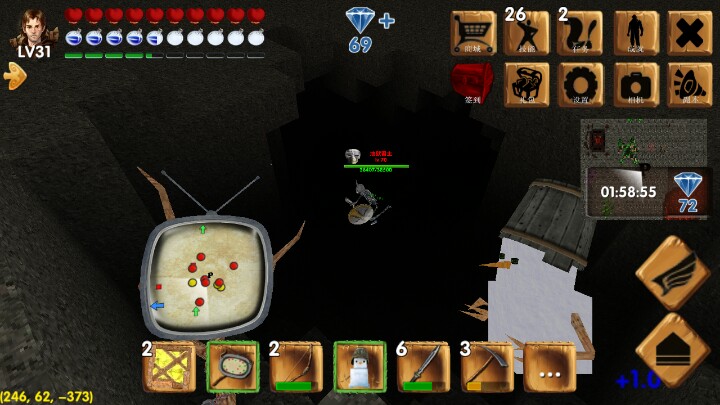Viewport: 720px width, 405px height.
Task: Open the shopping cart store
Action: 473,32
